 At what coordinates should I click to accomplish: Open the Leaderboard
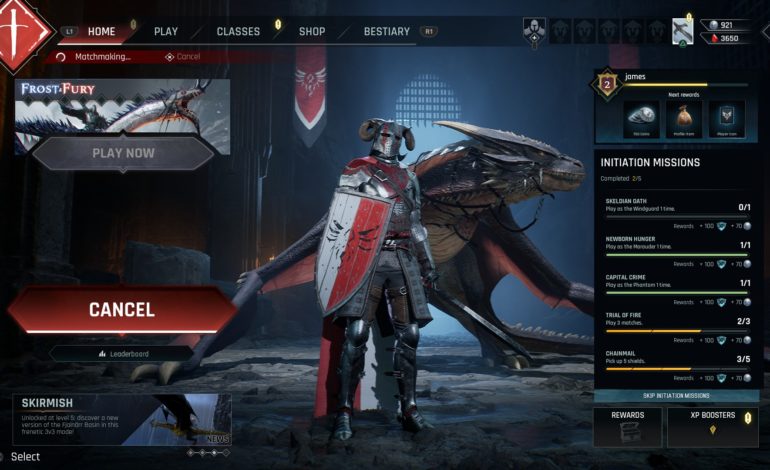[x=122, y=353]
